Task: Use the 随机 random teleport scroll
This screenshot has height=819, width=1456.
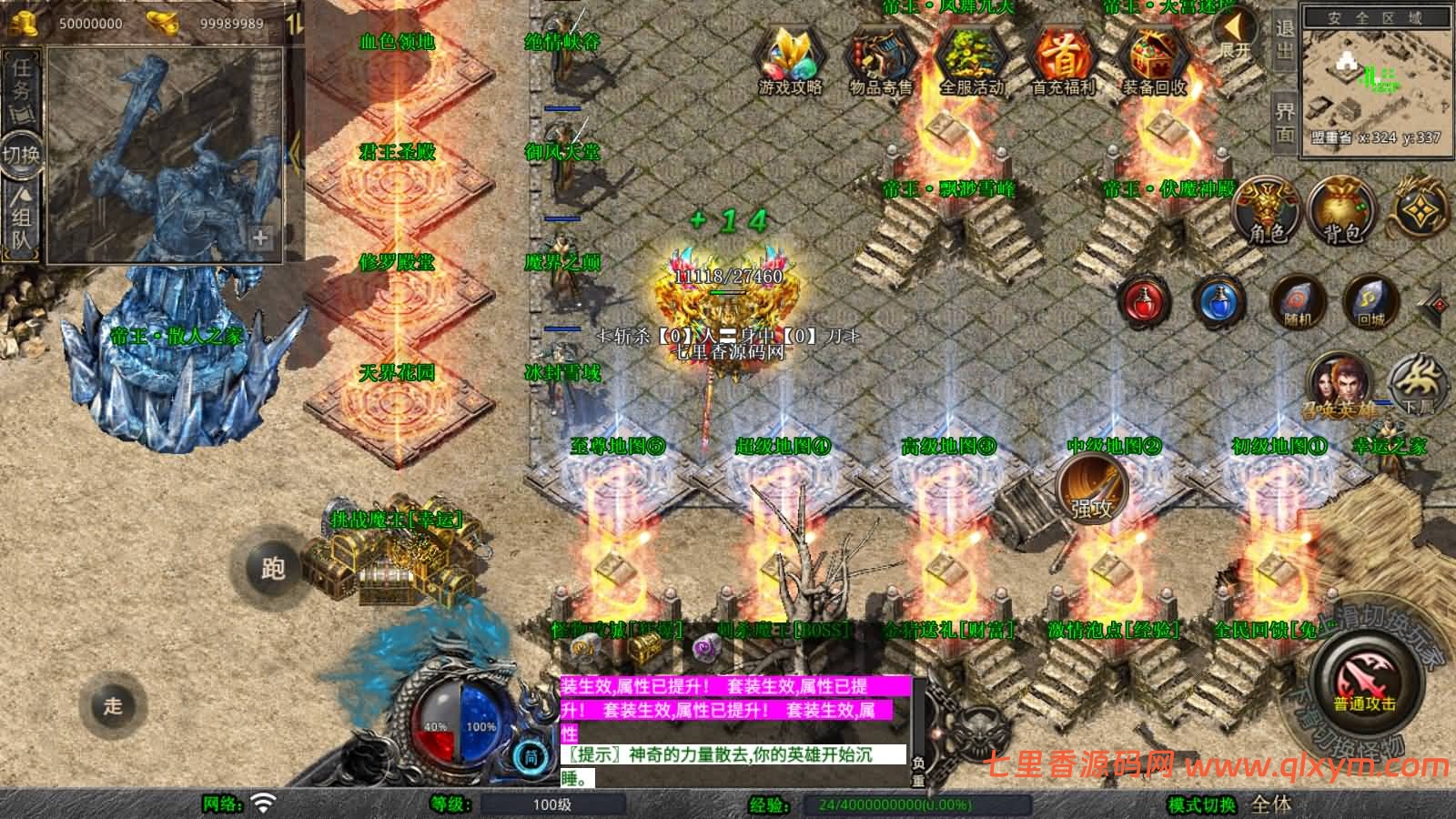Action: click(1297, 301)
